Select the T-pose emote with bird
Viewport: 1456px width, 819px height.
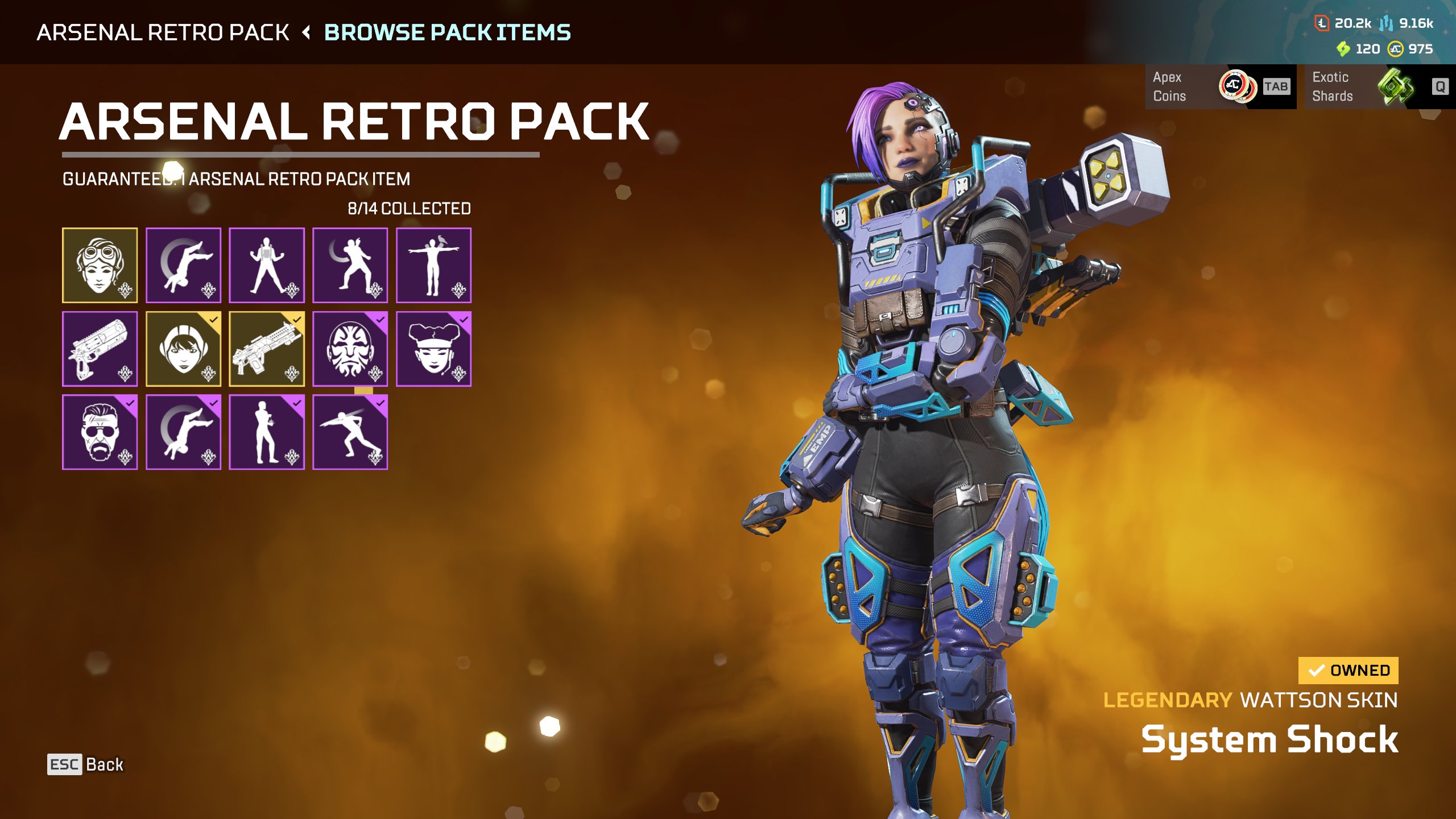pyautogui.click(x=433, y=265)
